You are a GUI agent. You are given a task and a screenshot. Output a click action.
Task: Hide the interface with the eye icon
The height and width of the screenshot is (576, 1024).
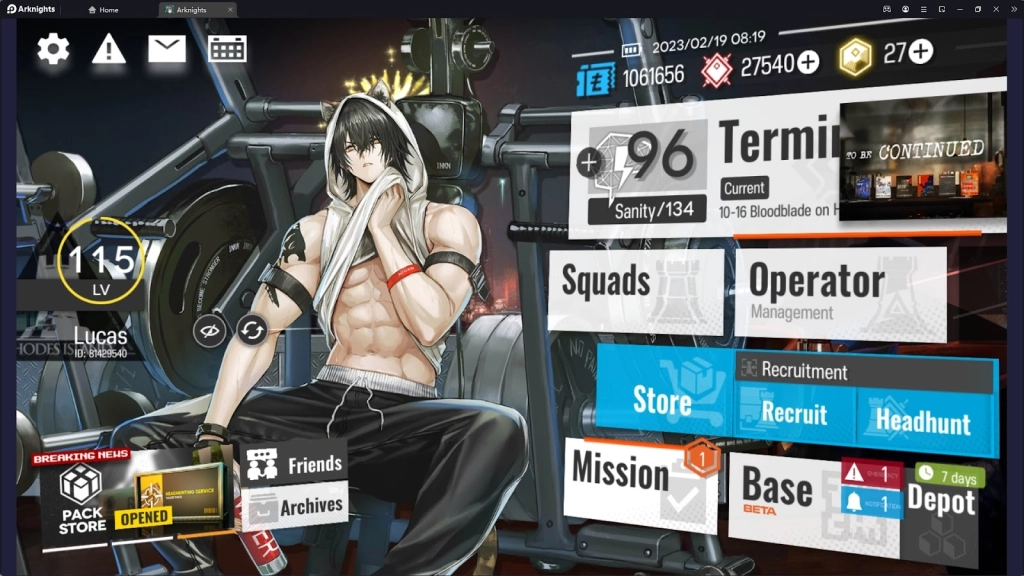[x=208, y=329]
